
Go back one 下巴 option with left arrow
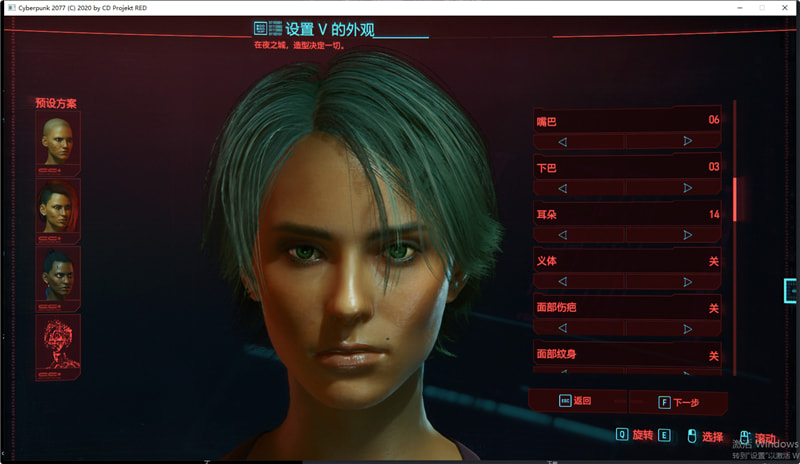point(563,187)
